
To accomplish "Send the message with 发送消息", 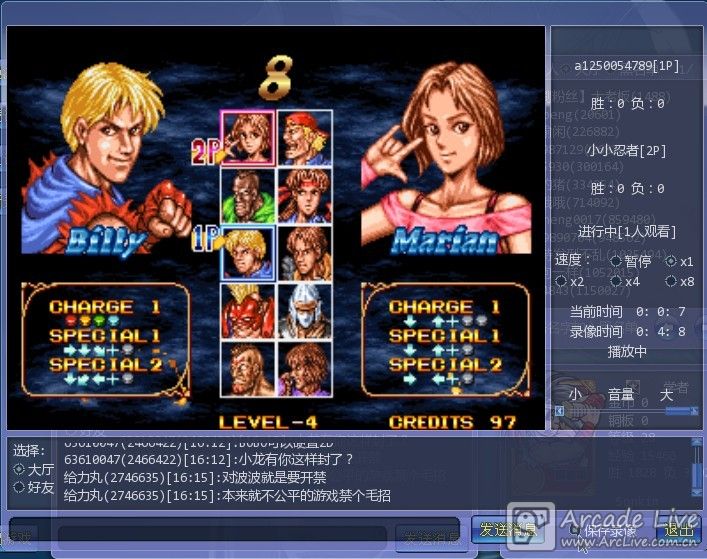I will (506, 530).
